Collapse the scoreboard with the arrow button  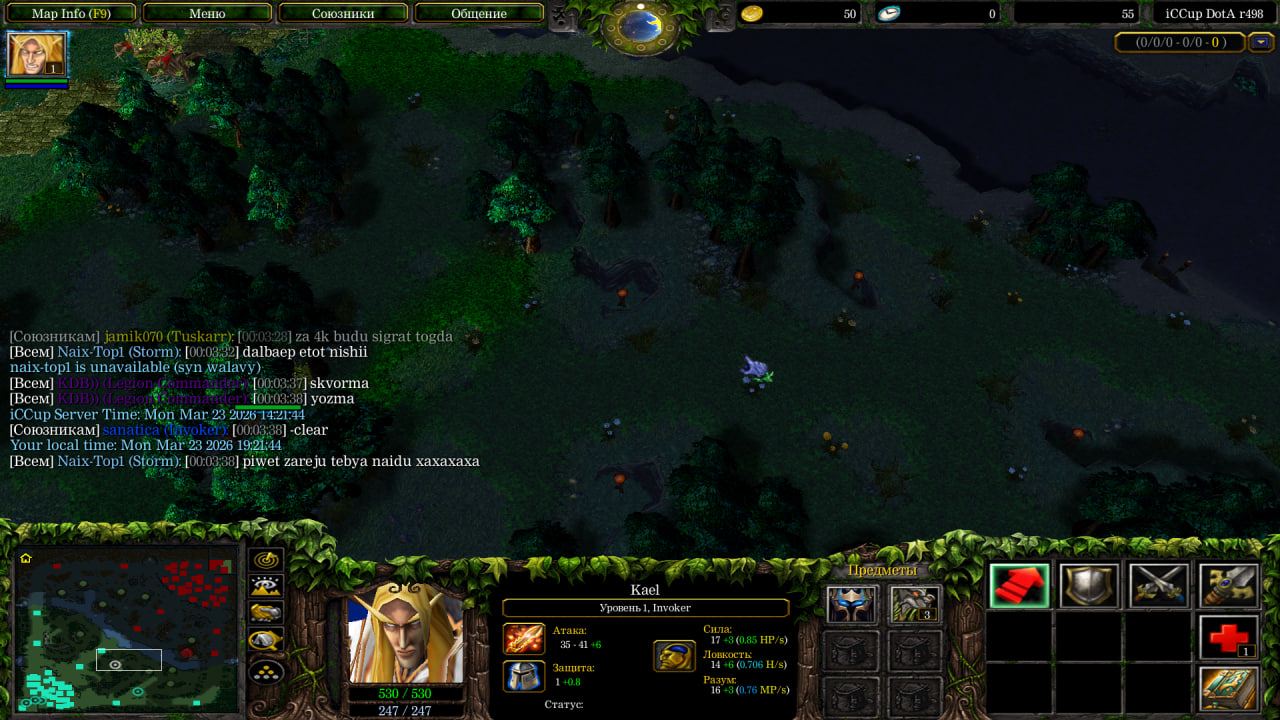pyautogui.click(x=1261, y=42)
